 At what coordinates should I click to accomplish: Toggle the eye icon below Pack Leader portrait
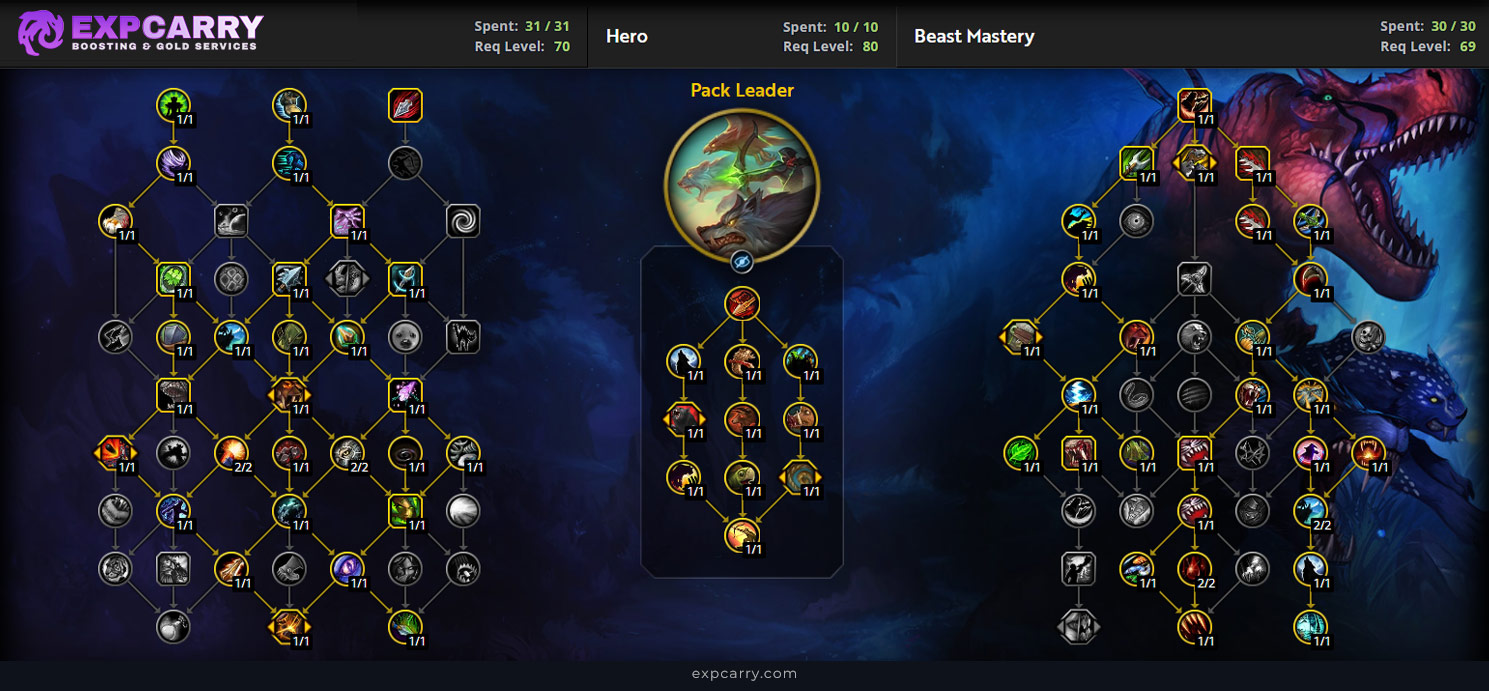pyautogui.click(x=742, y=262)
